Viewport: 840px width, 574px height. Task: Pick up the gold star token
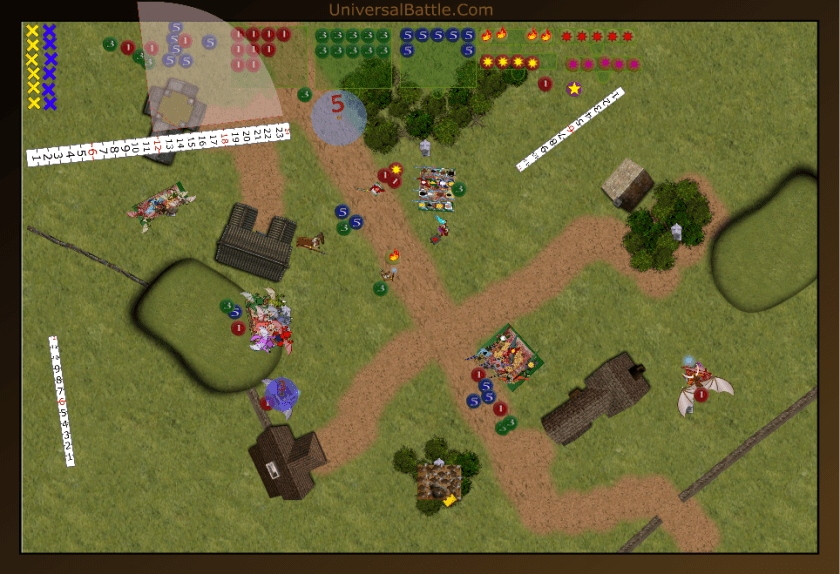click(574, 89)
